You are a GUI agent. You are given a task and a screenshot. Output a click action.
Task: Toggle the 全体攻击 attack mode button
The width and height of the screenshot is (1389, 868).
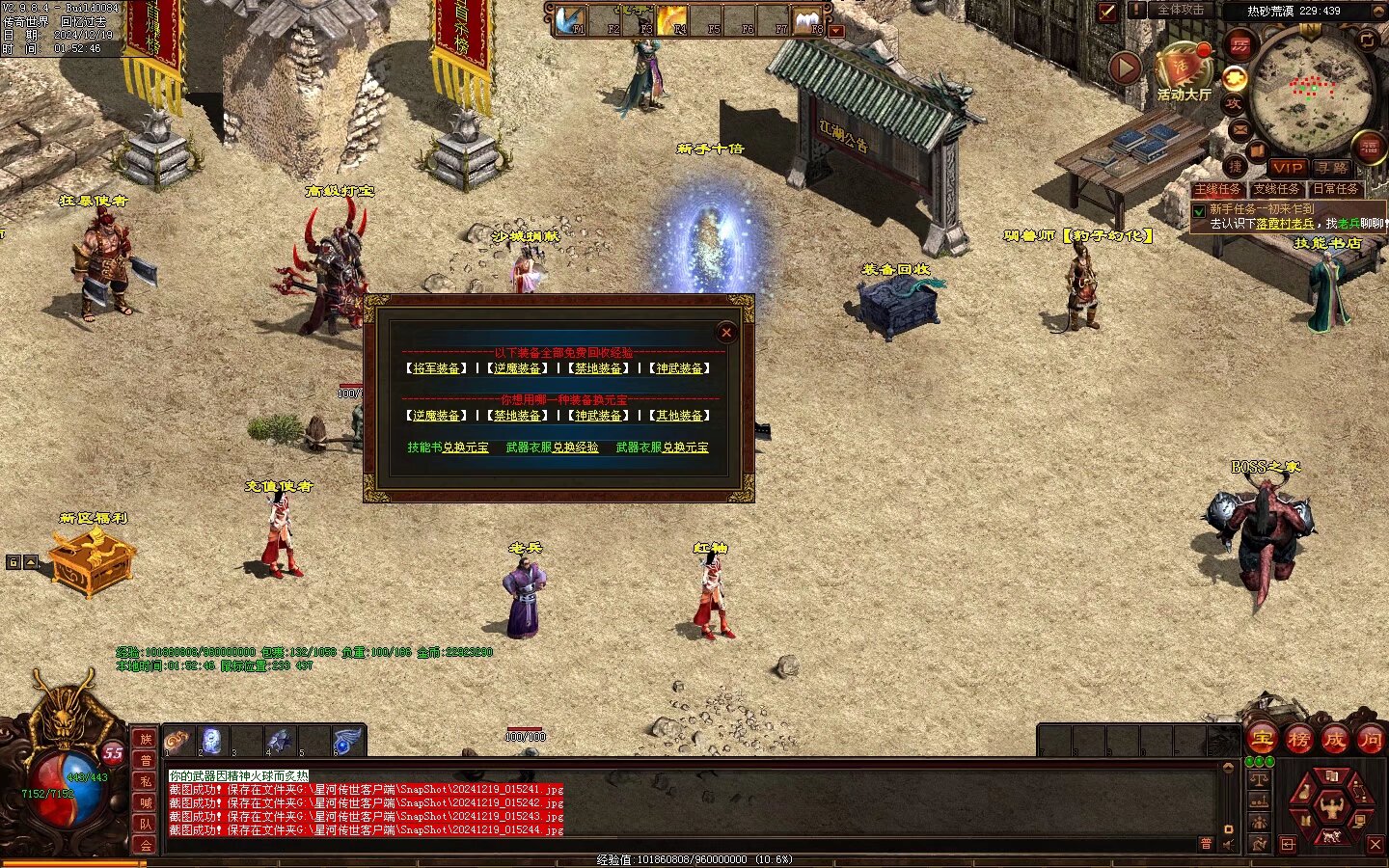[1181, 10]
